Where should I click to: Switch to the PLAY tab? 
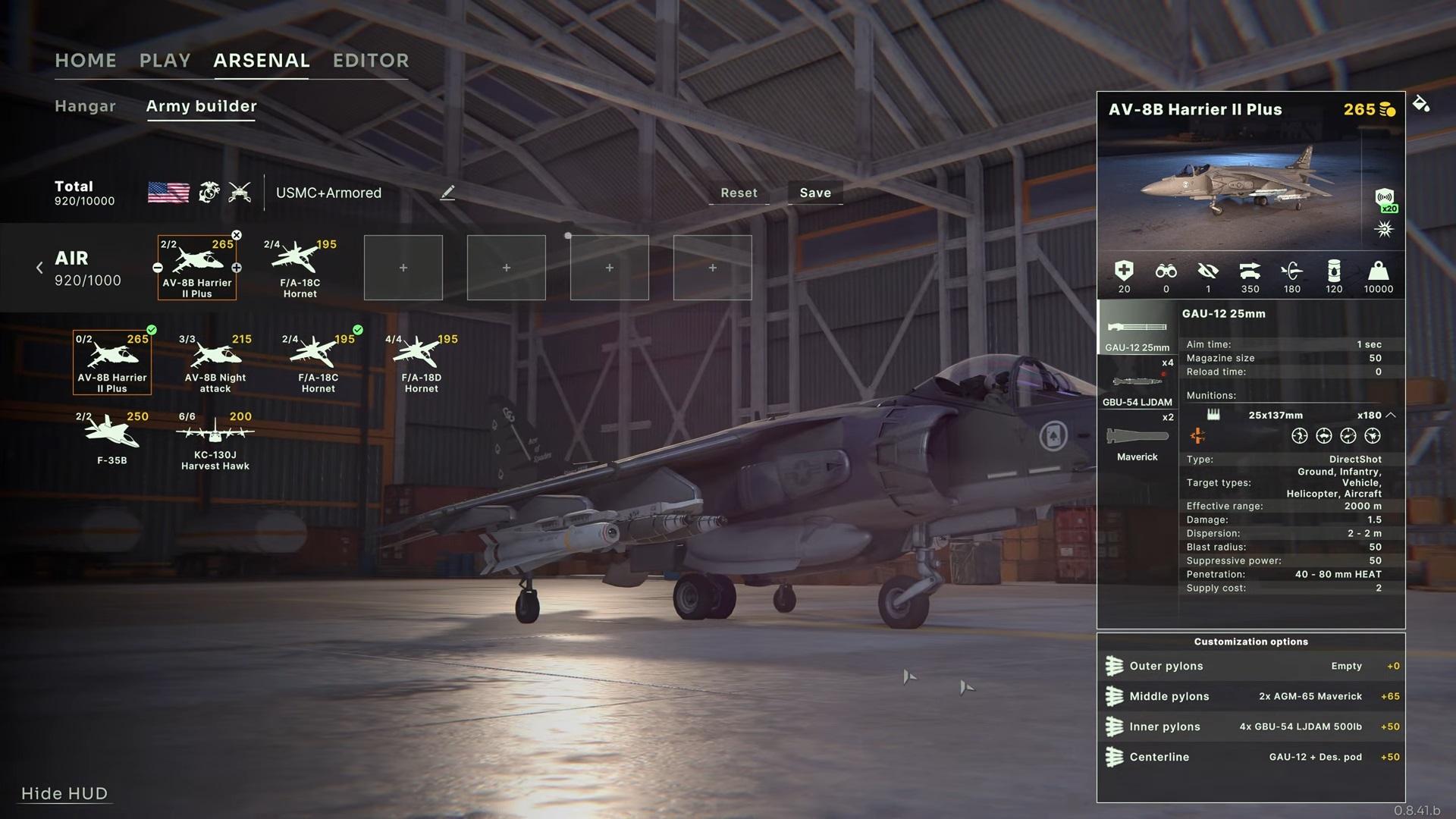[165, 61]
